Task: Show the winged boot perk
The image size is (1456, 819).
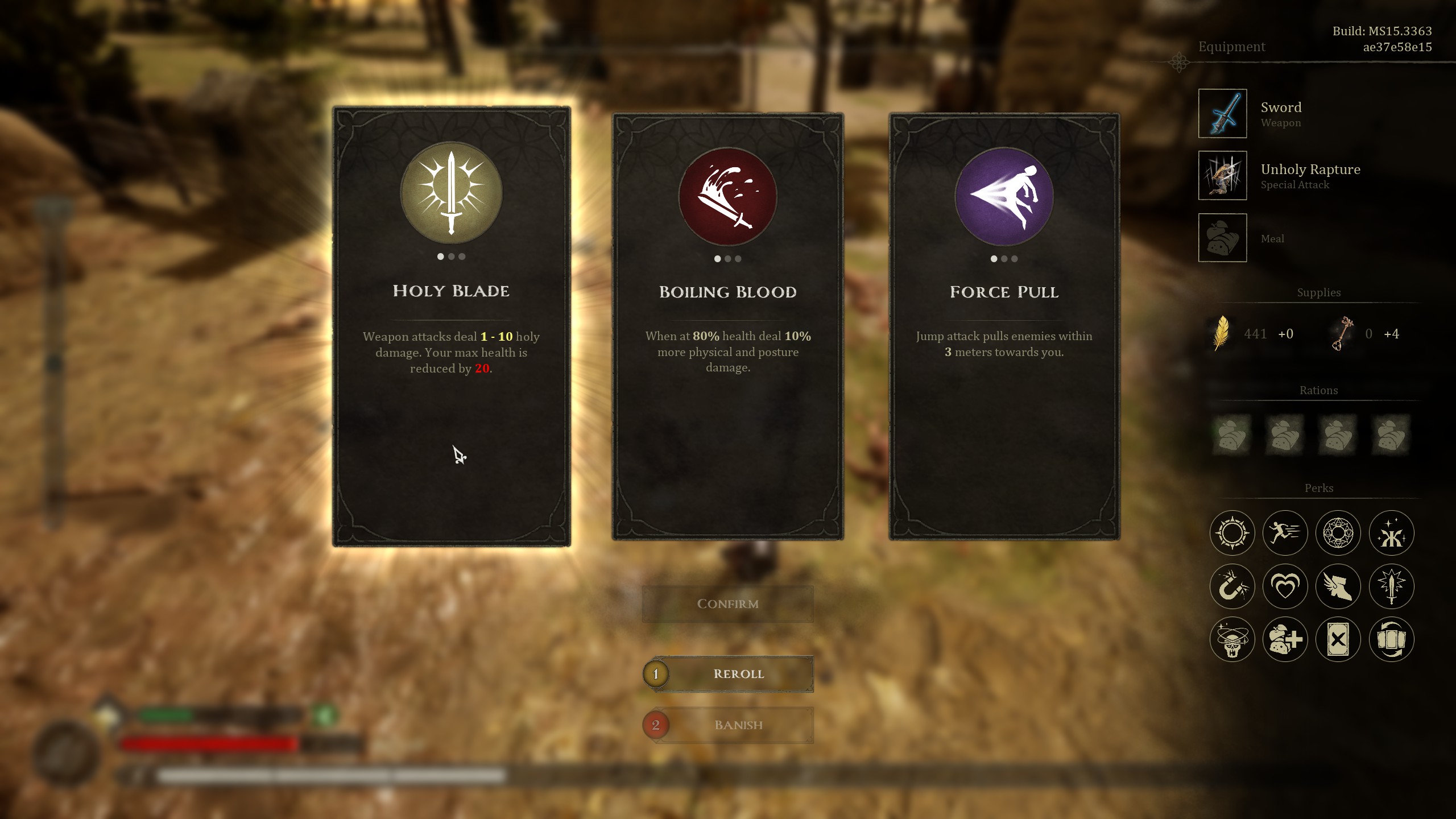Action: [x=1338, y=586]
